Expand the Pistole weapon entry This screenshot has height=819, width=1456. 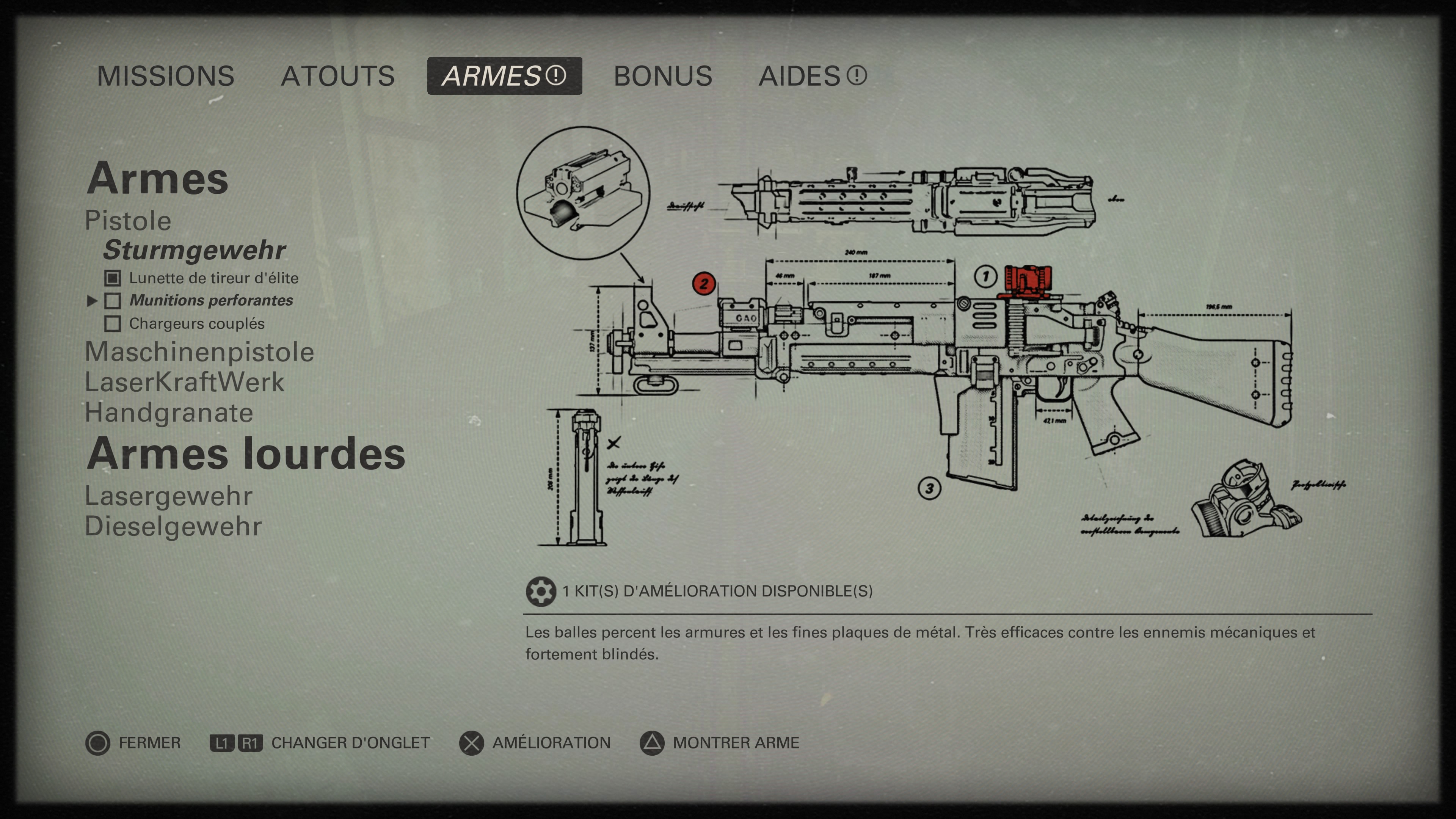pyautogui.click(x=127, y=221)
